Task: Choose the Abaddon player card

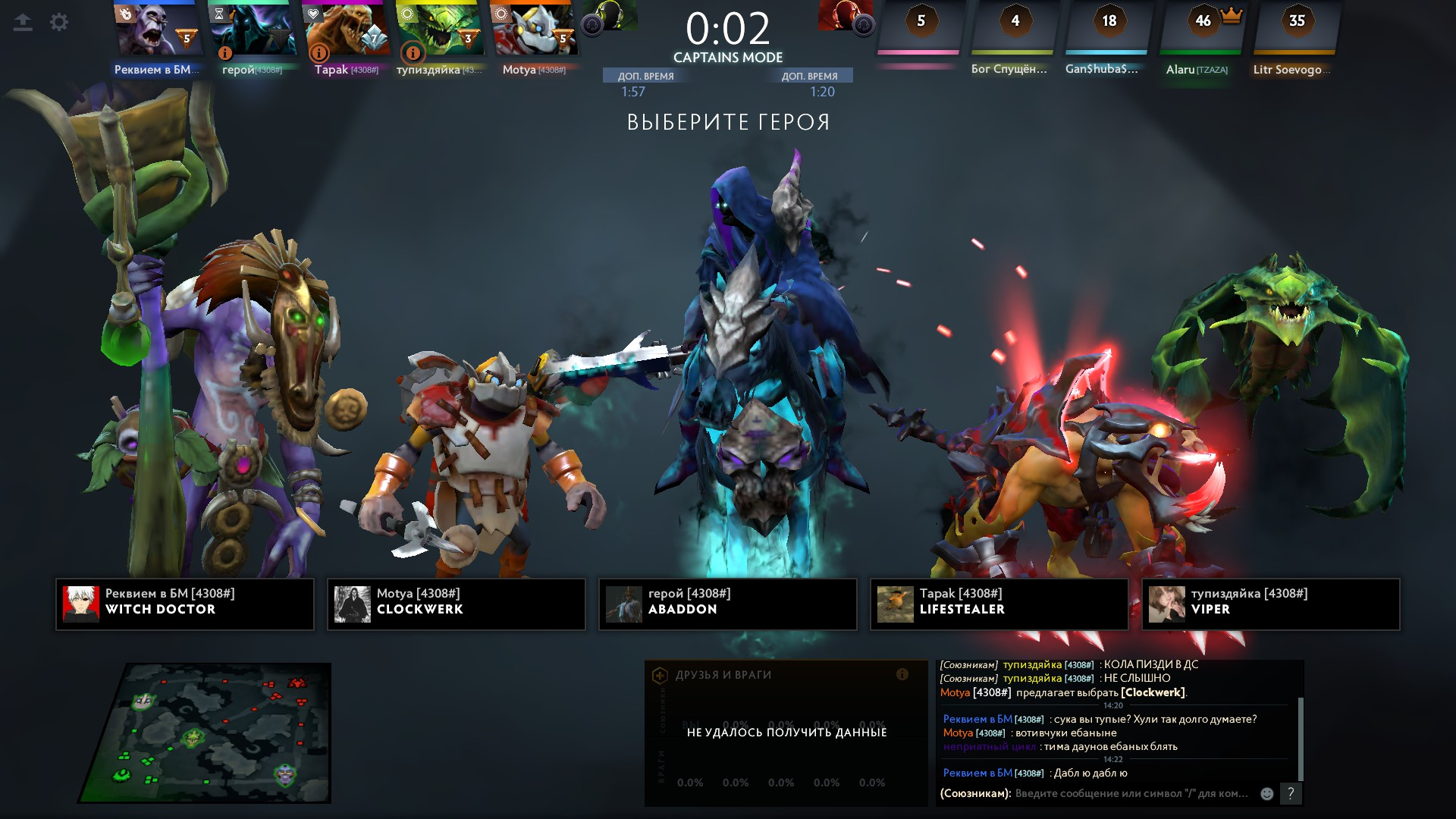Action: click(x=728, y=604)
